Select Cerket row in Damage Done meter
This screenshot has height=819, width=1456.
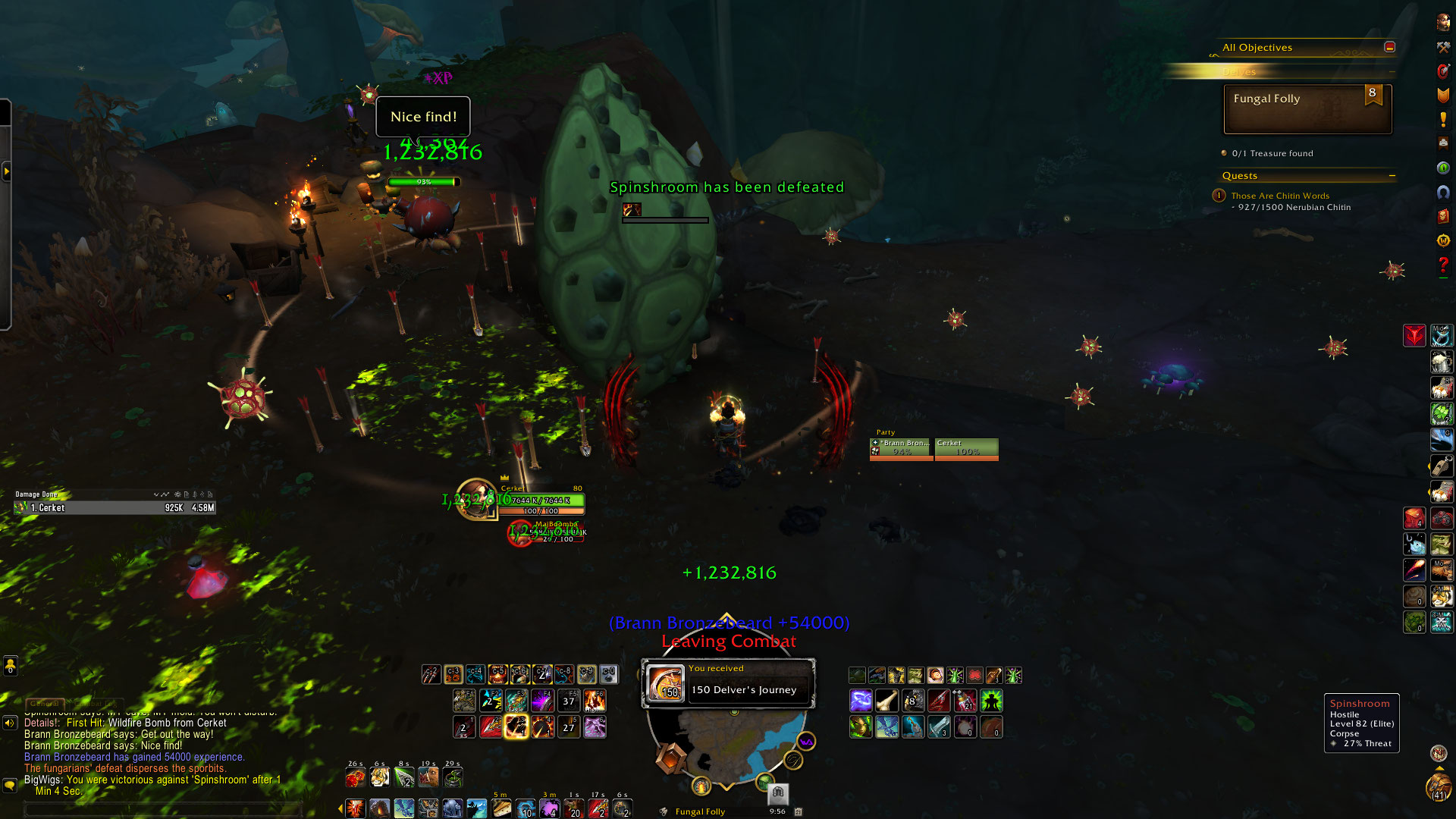point(115,508)
